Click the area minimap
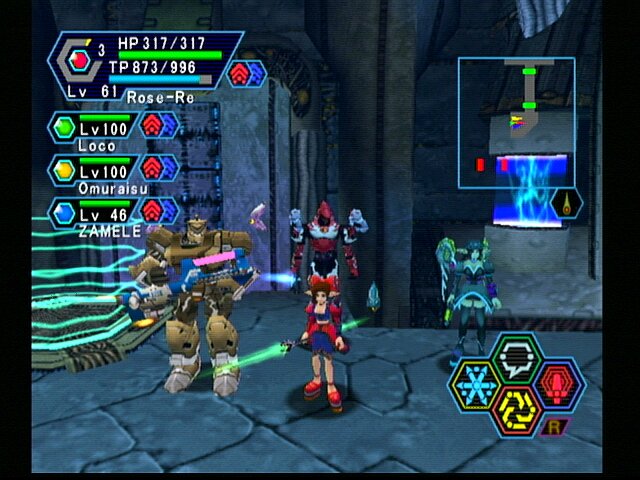The width and height of the screenshot is (640, 480). click(516, 122)
